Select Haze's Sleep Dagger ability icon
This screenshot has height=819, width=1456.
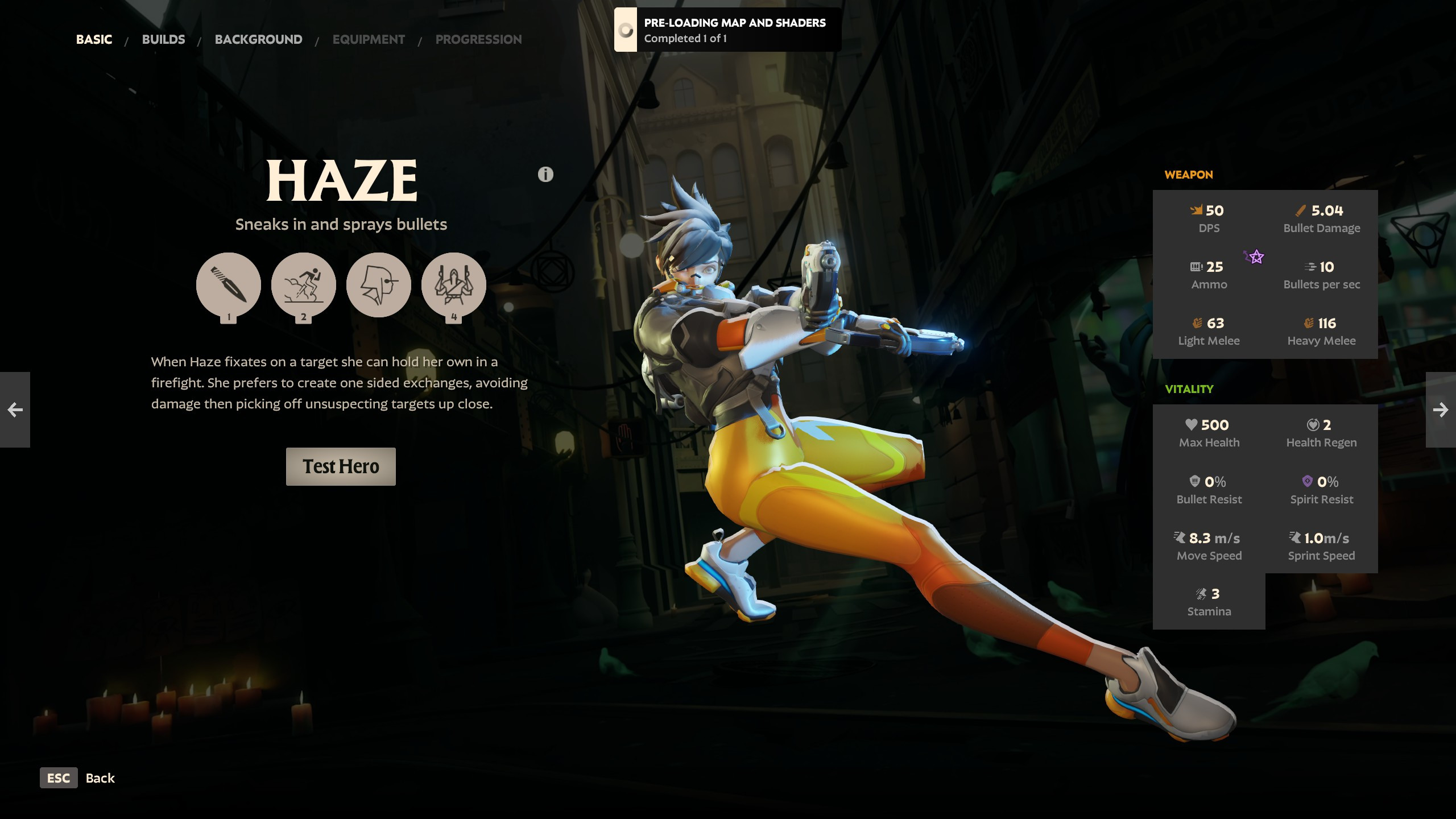point(229,286)
